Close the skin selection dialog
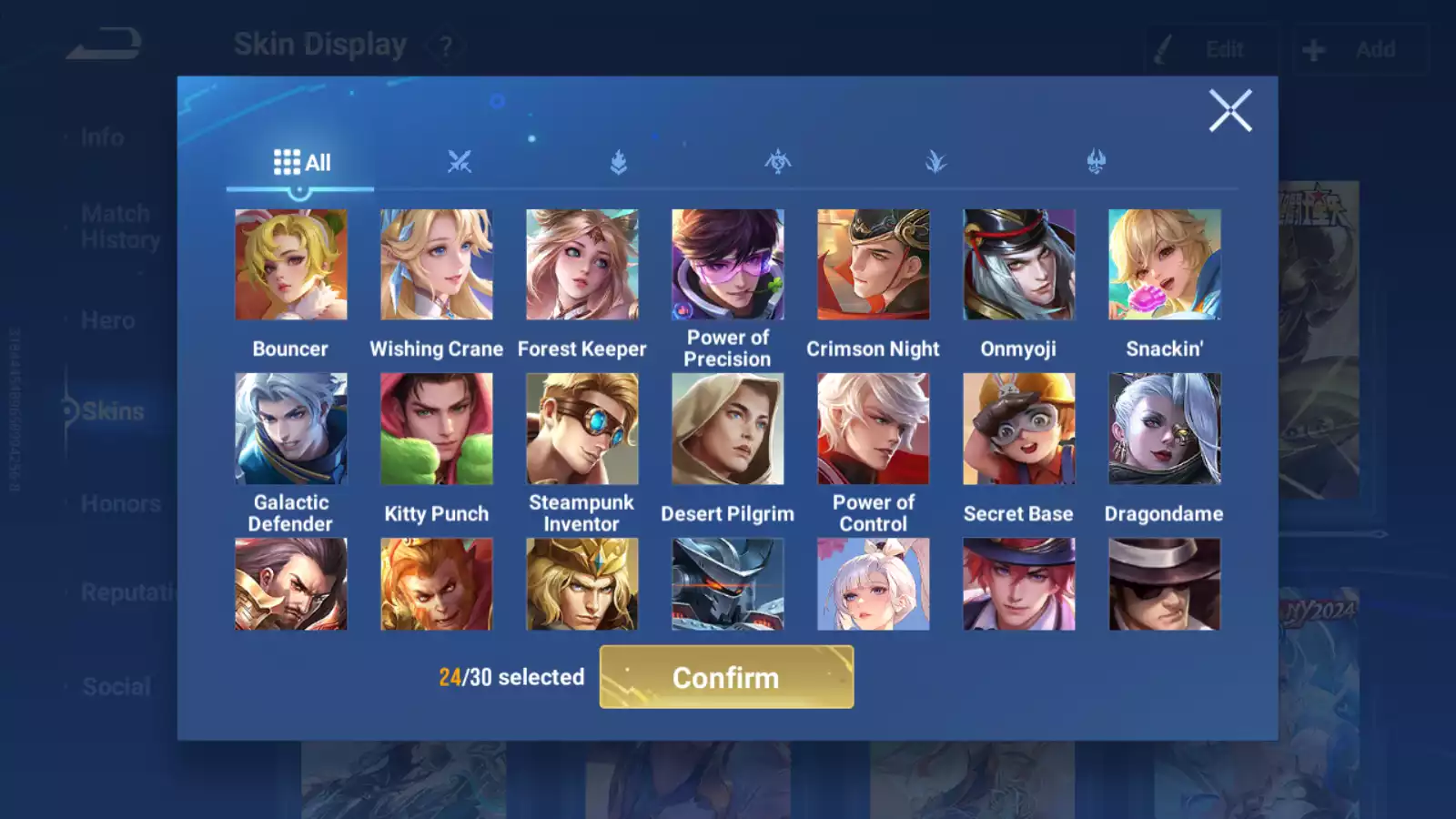 pos(1229,111)
